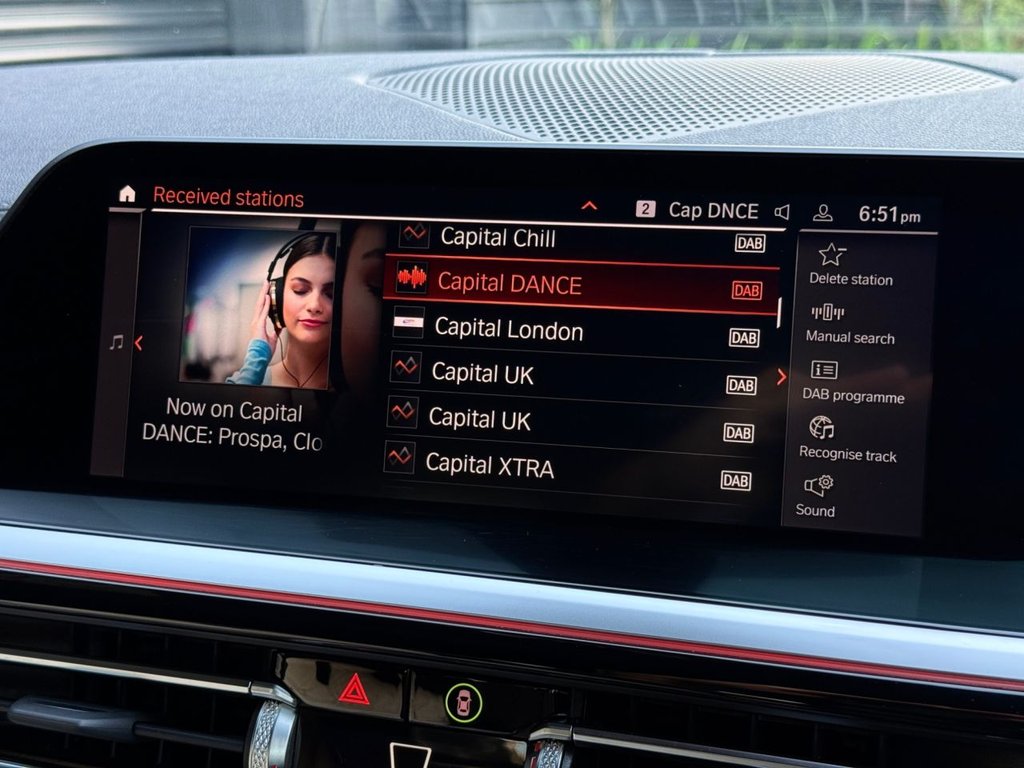Click the music note media icon
Viewport: 1024px width, 768px height.
[116, 343]
